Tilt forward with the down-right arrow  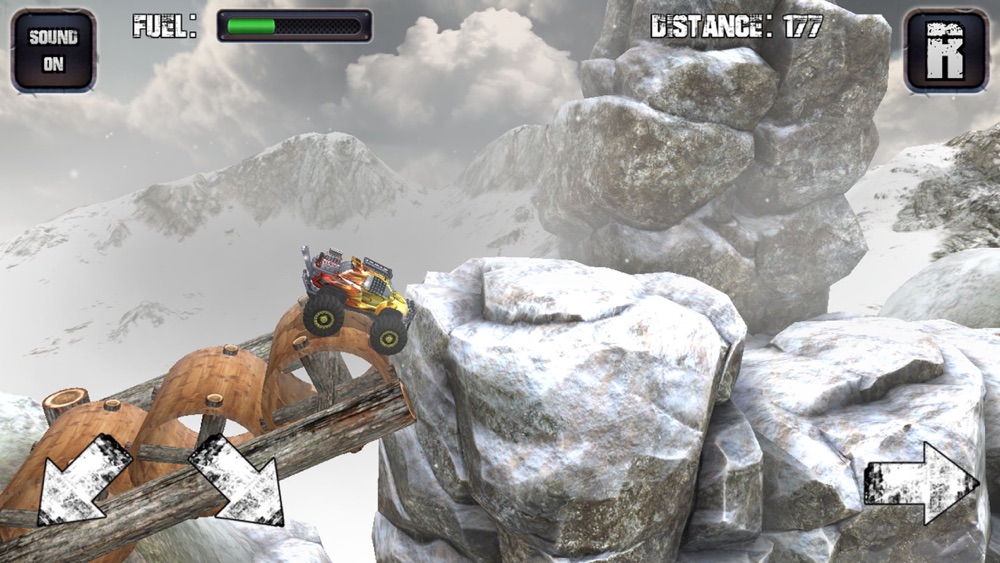(x=237, y=480)
